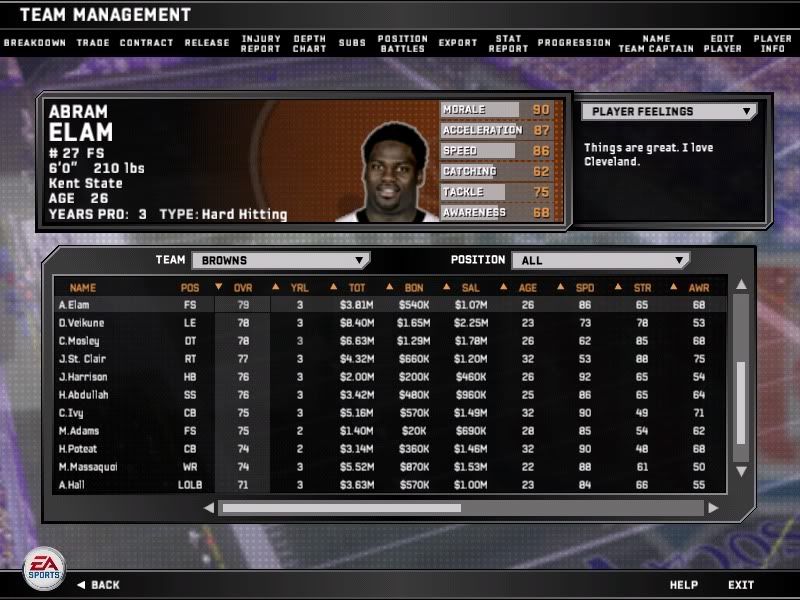Viewport: 800px width, 600px height.
Task: Sort roster by the SPD column
Action: click(585, 288)
